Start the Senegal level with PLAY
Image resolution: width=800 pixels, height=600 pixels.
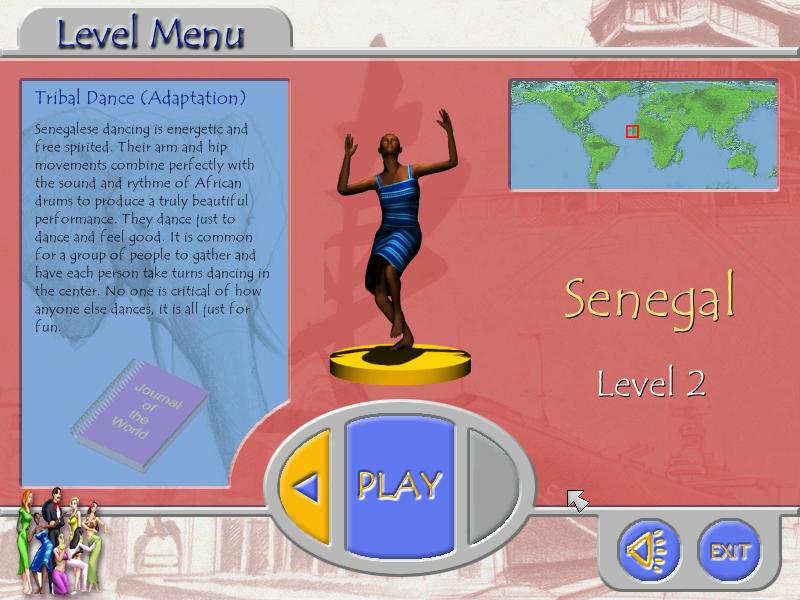400,485
